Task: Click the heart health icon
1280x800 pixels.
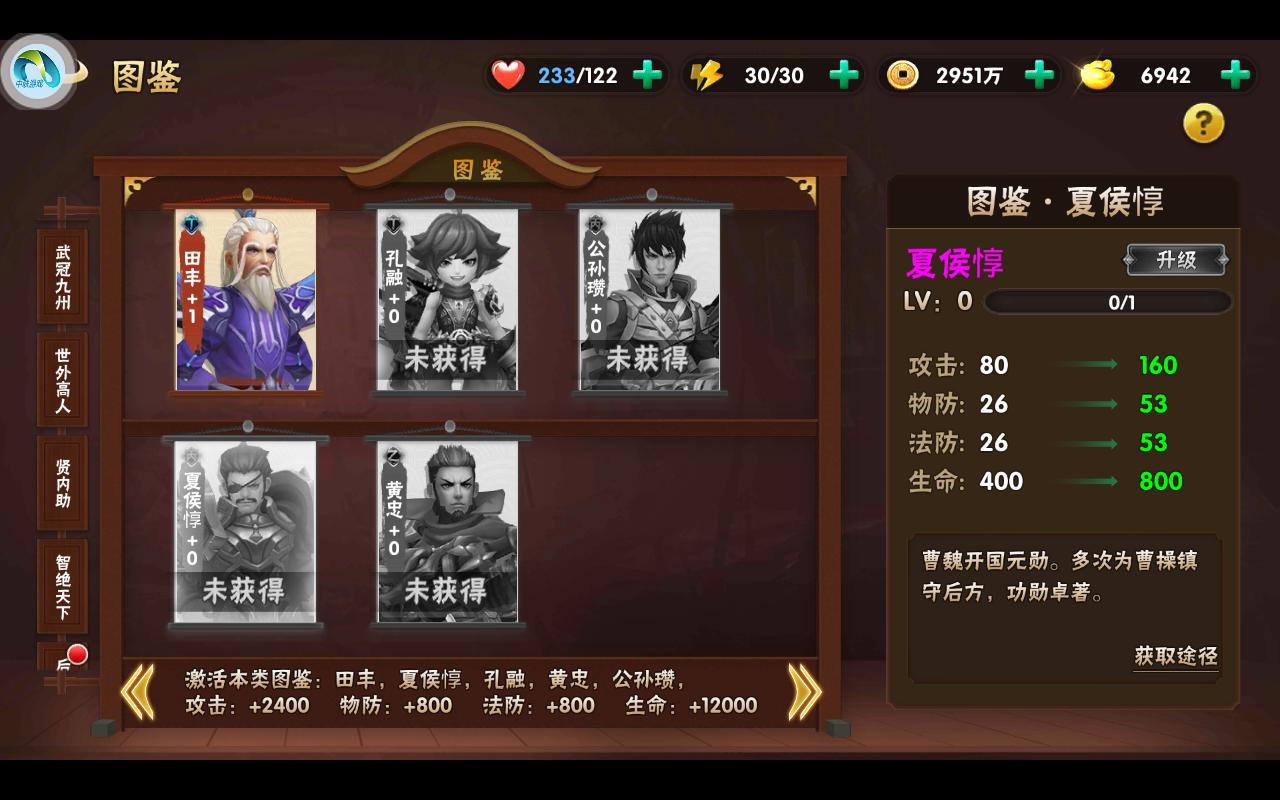Action: pos(510,73)
